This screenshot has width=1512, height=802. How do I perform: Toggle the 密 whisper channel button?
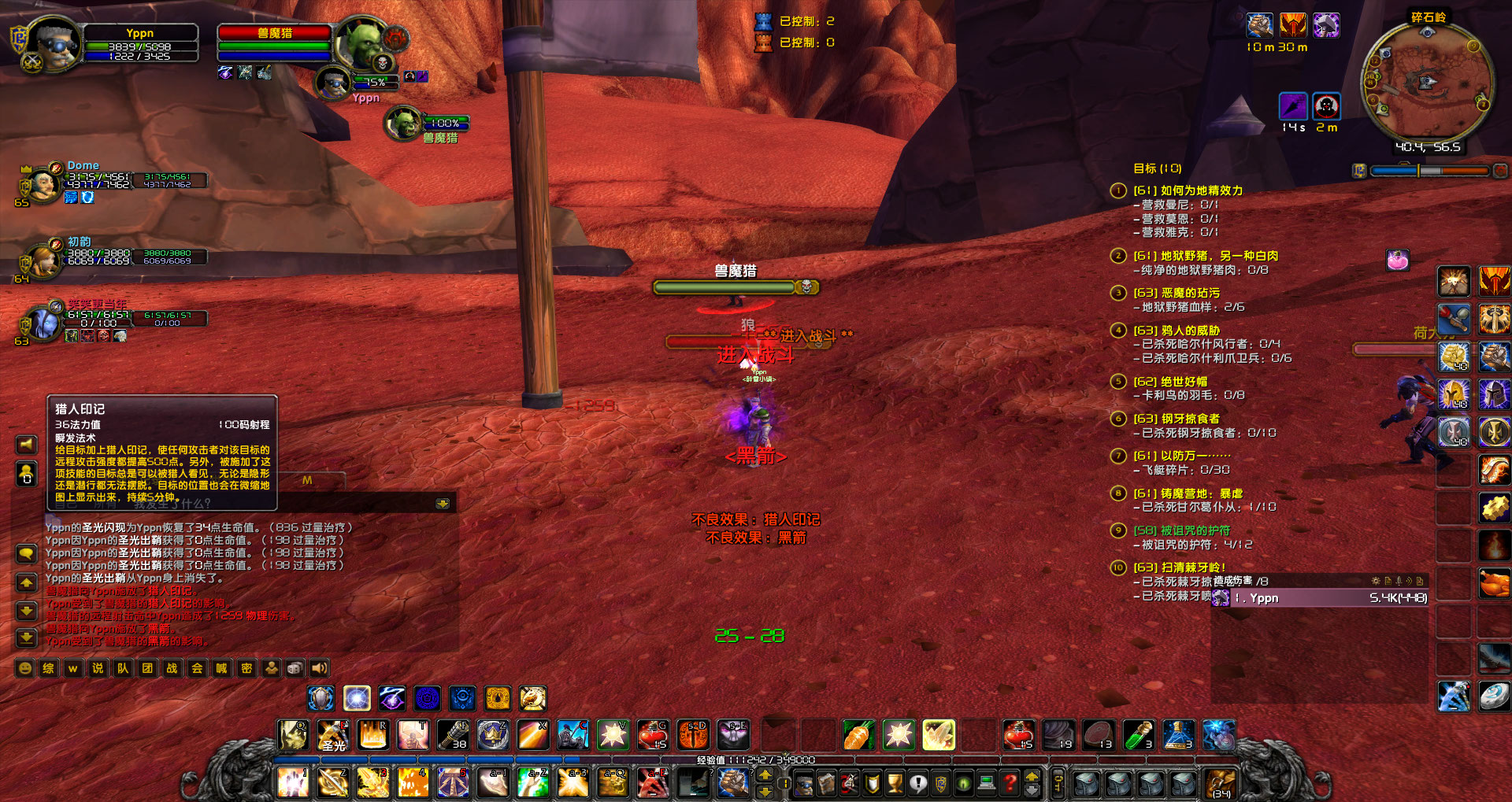(x=246, y=667)
